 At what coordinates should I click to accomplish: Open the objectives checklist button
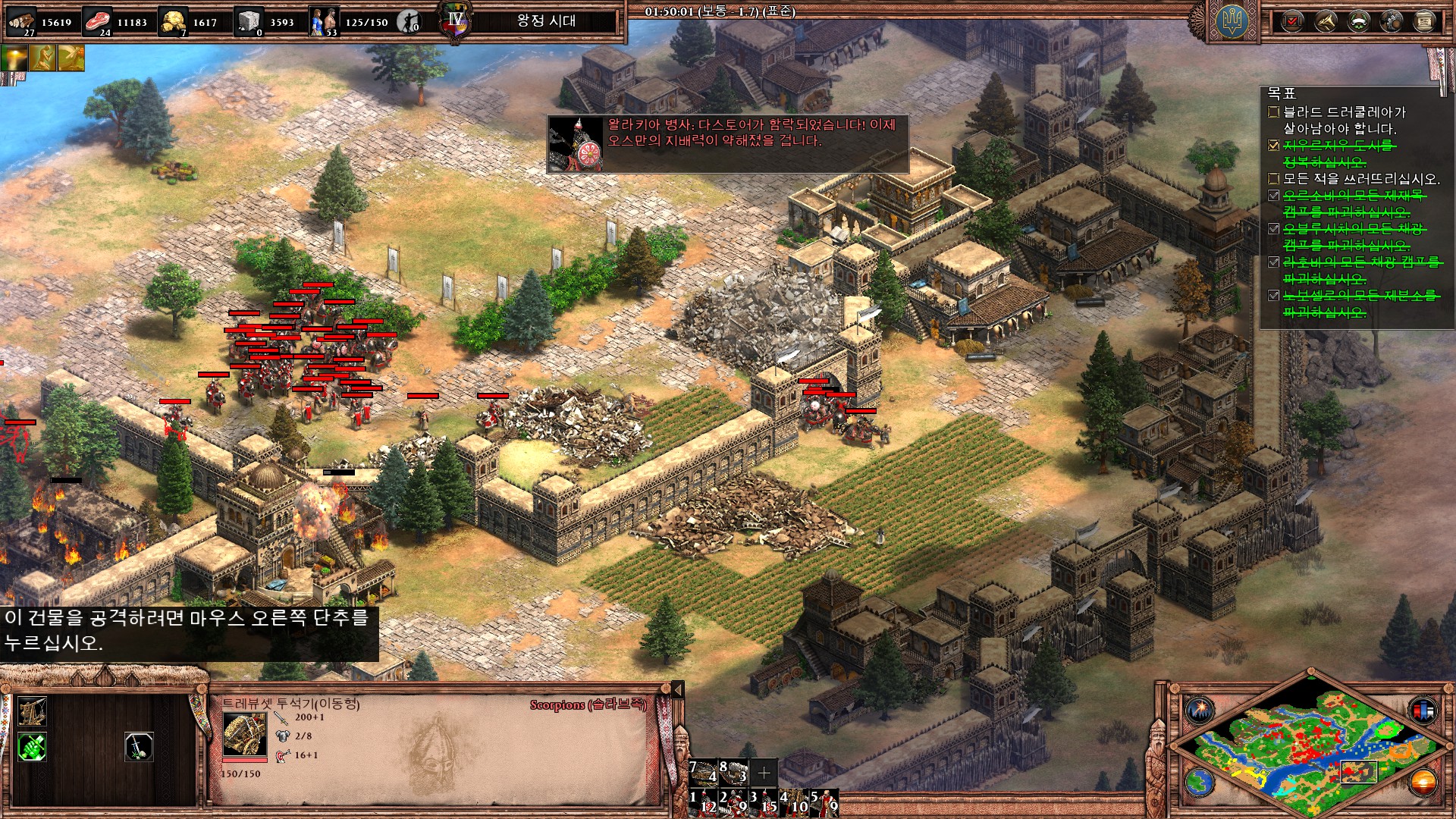[x=1292, y=22]
